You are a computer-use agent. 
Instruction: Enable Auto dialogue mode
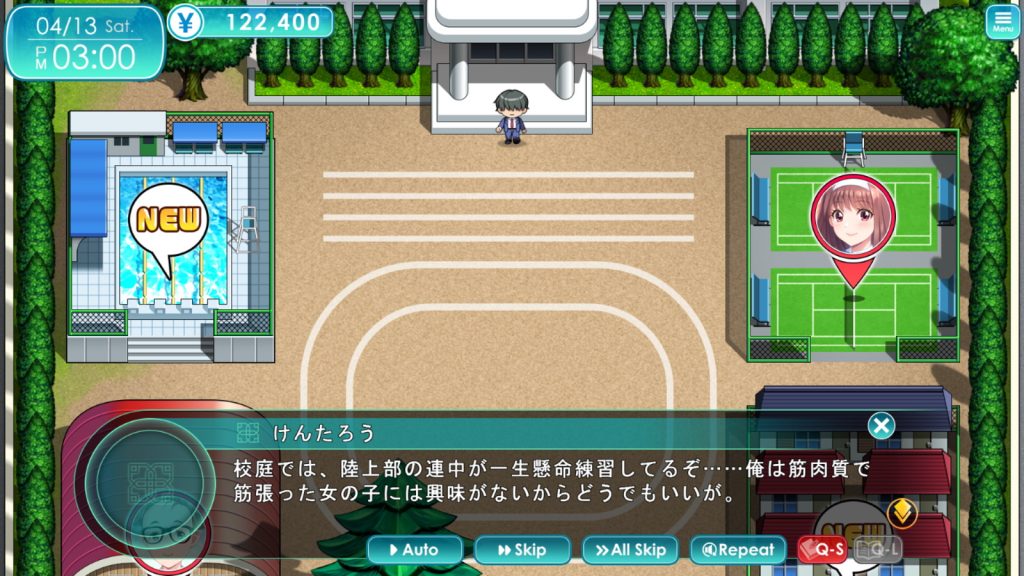coord(415,549)
